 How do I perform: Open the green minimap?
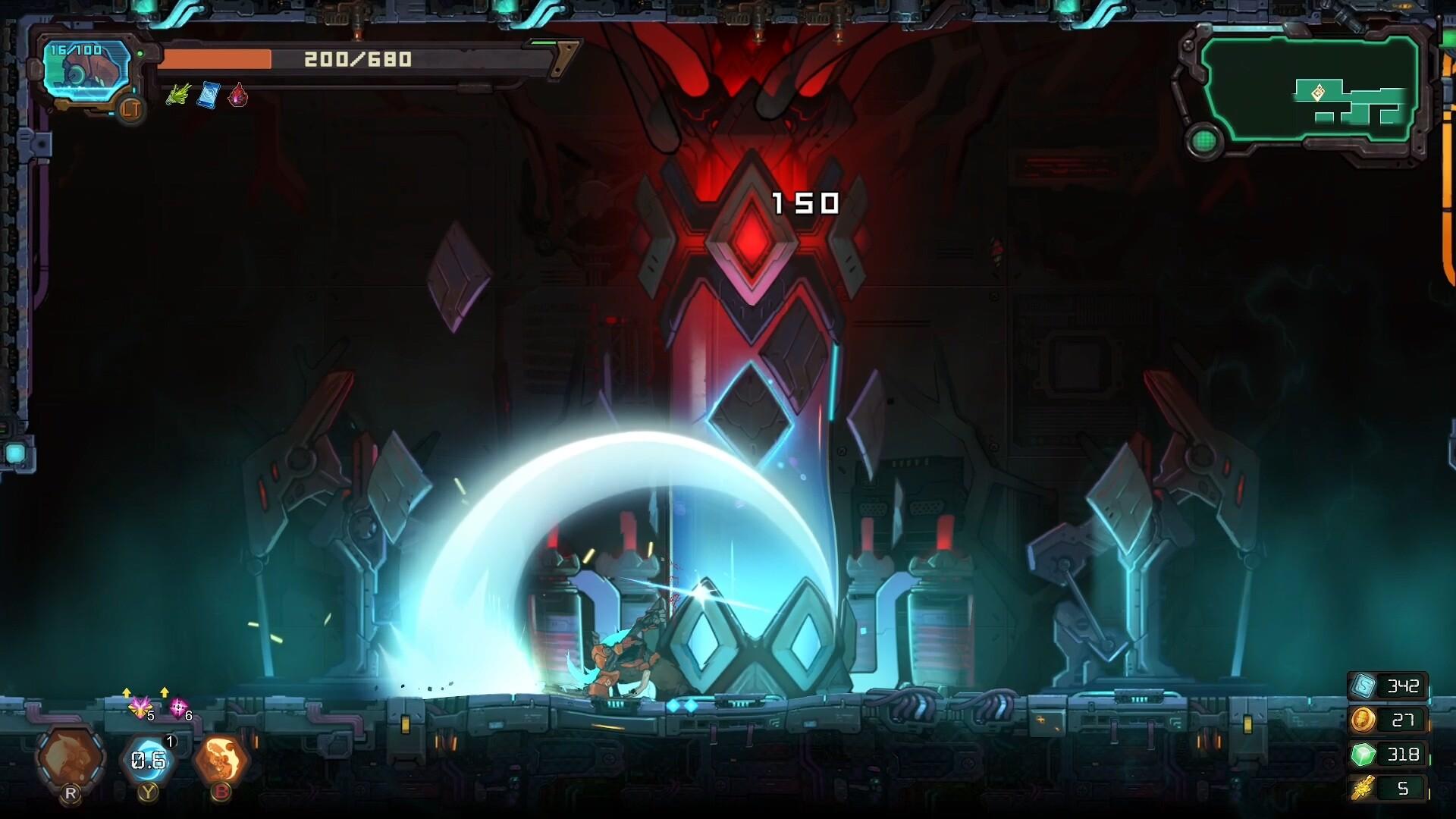(1310, 90)
